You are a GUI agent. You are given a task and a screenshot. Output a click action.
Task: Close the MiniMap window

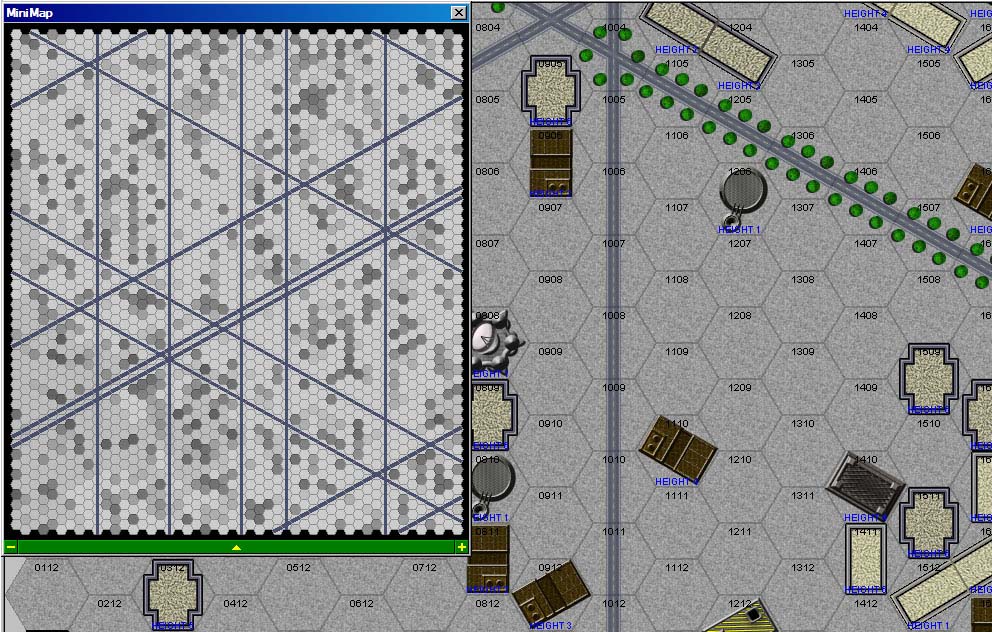(458, 13)
